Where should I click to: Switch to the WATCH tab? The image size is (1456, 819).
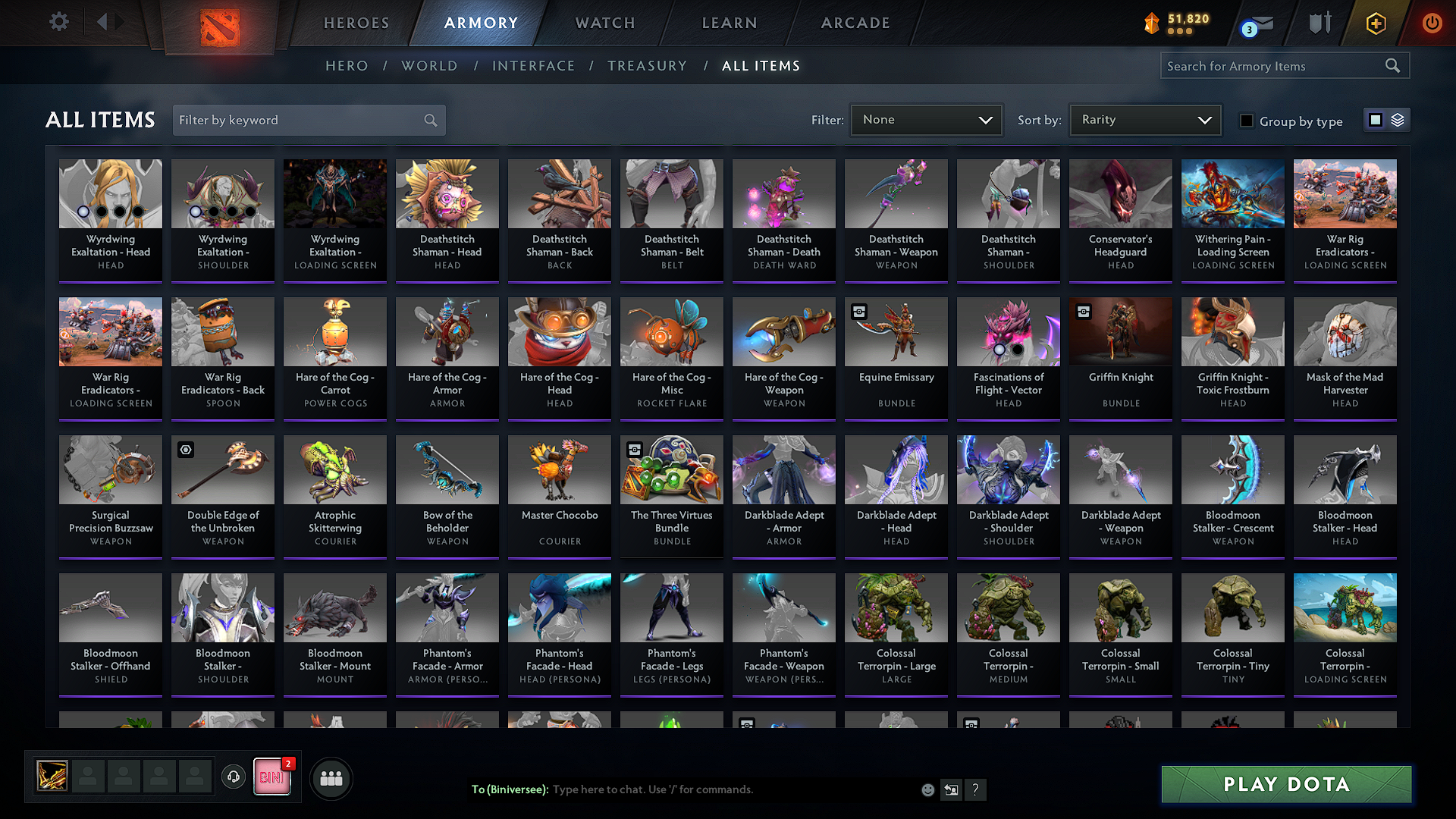[x=603, y=23]
